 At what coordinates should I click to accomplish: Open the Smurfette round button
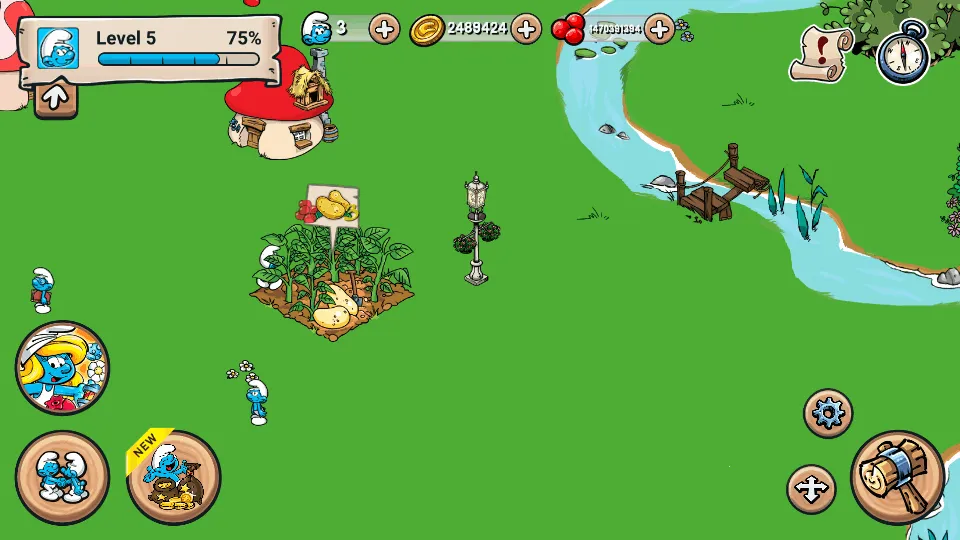pyautogui.click(x=62, y=368)
